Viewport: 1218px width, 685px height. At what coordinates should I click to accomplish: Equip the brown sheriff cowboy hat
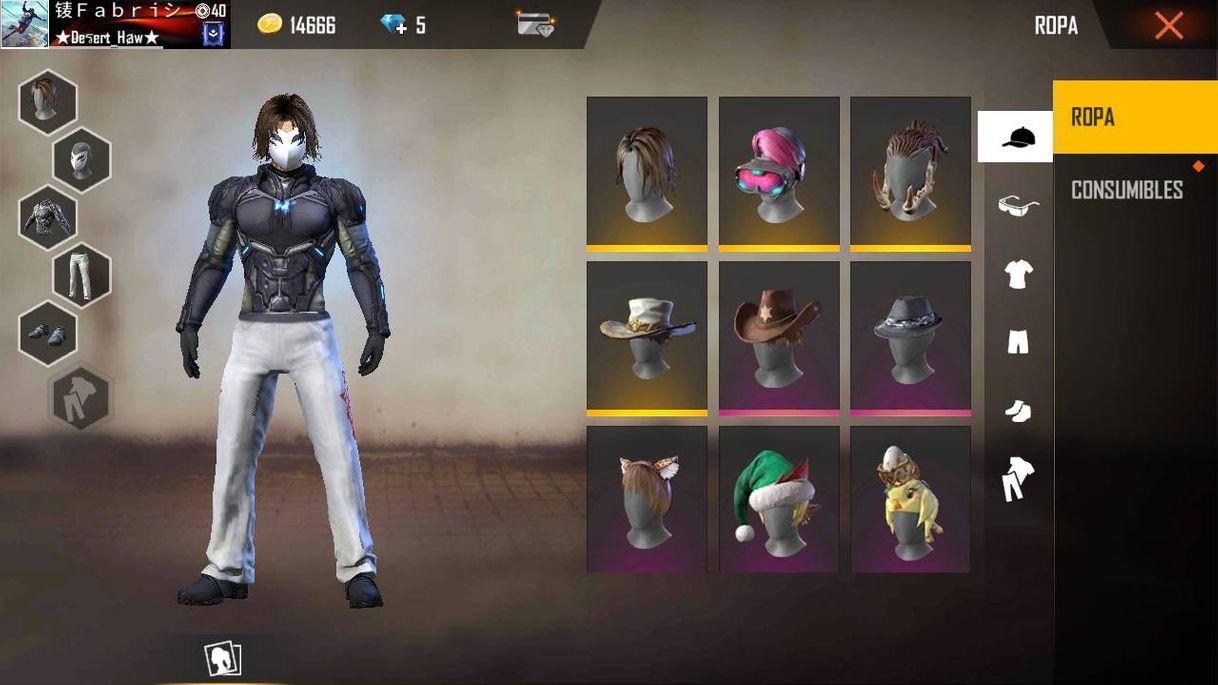[779, 337]
